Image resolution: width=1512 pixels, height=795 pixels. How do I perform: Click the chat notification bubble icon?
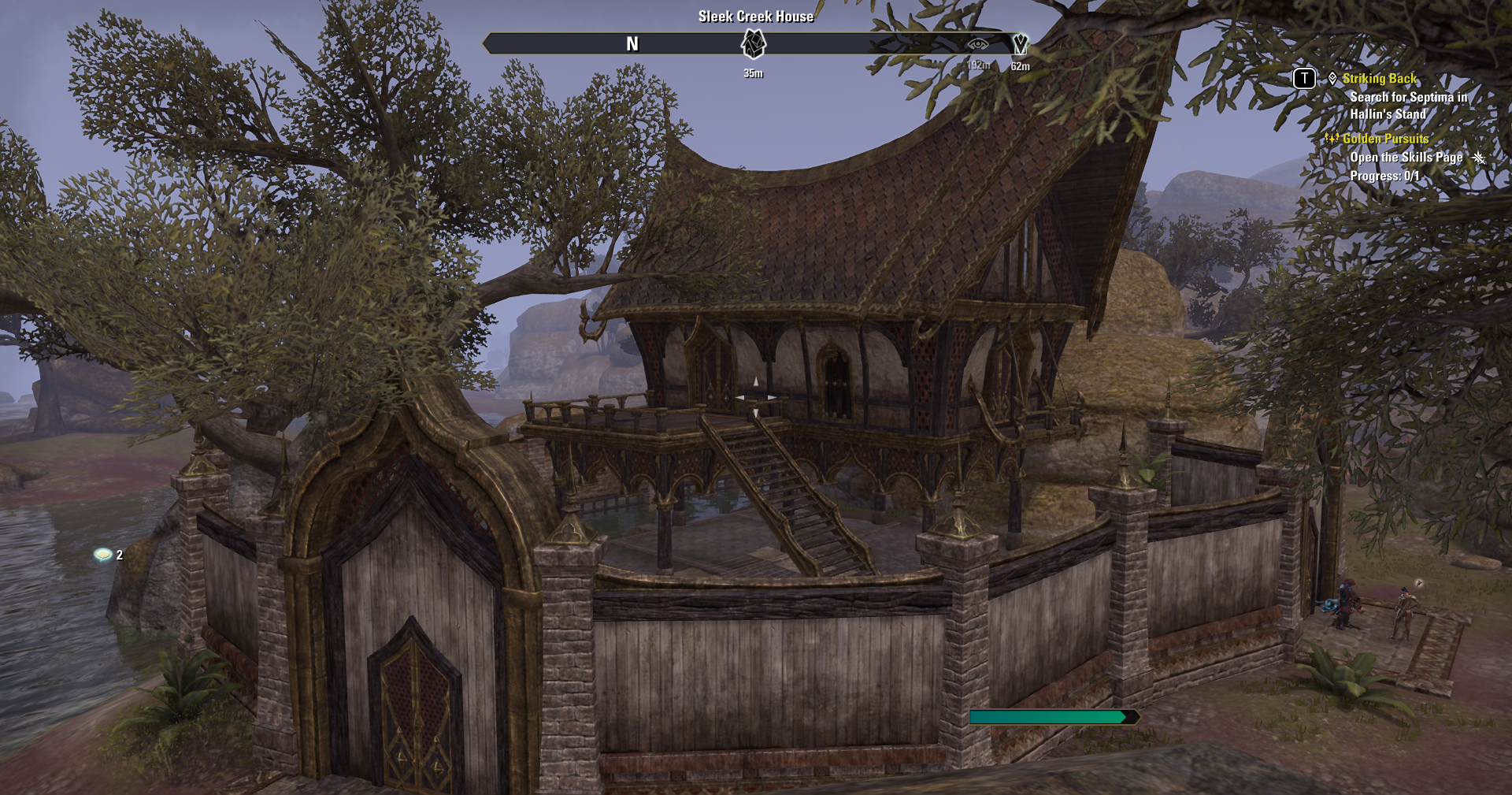coord(102,555)
